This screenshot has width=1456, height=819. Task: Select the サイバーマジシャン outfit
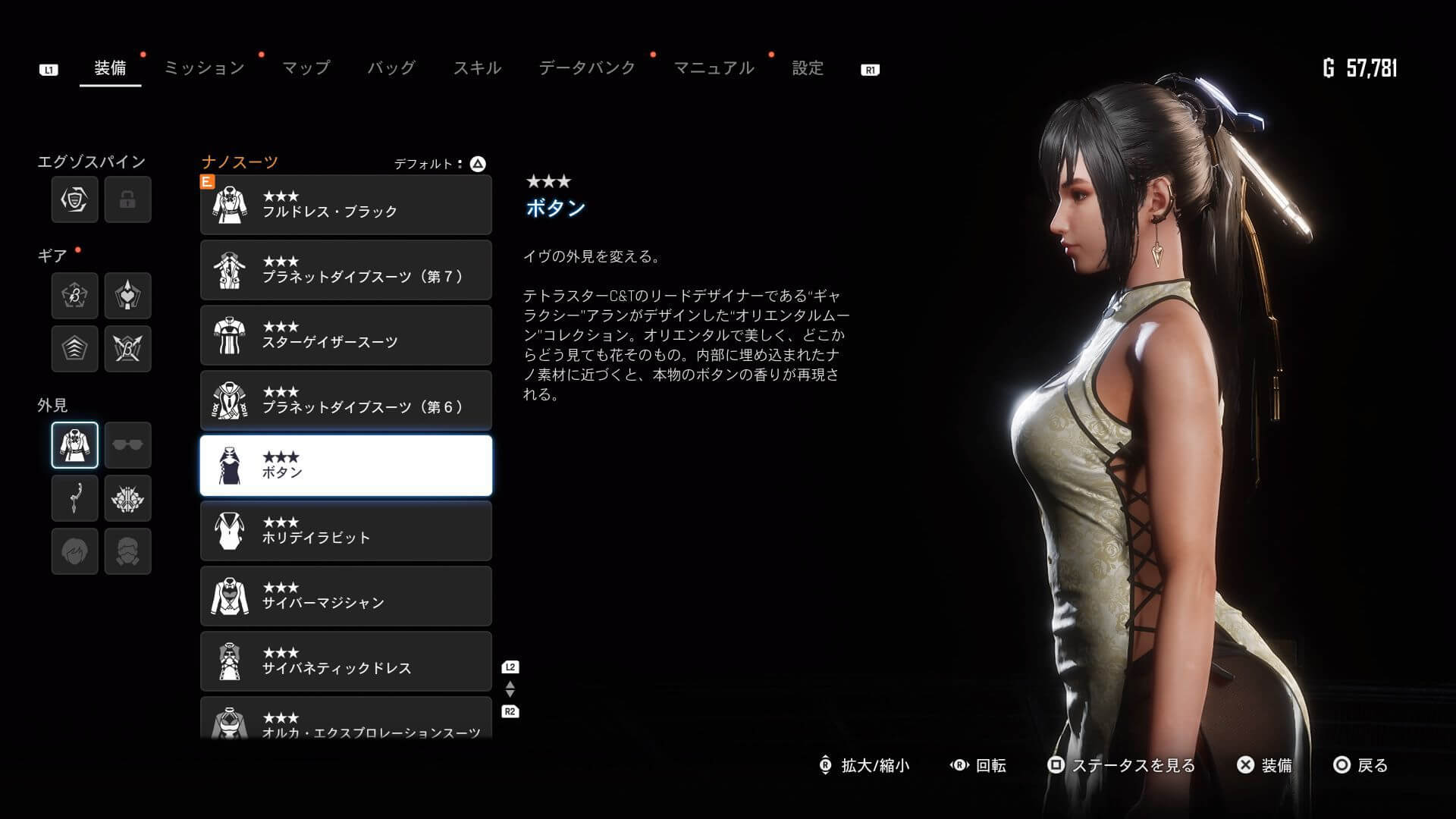pyautogui.click(x=346, y=596)
